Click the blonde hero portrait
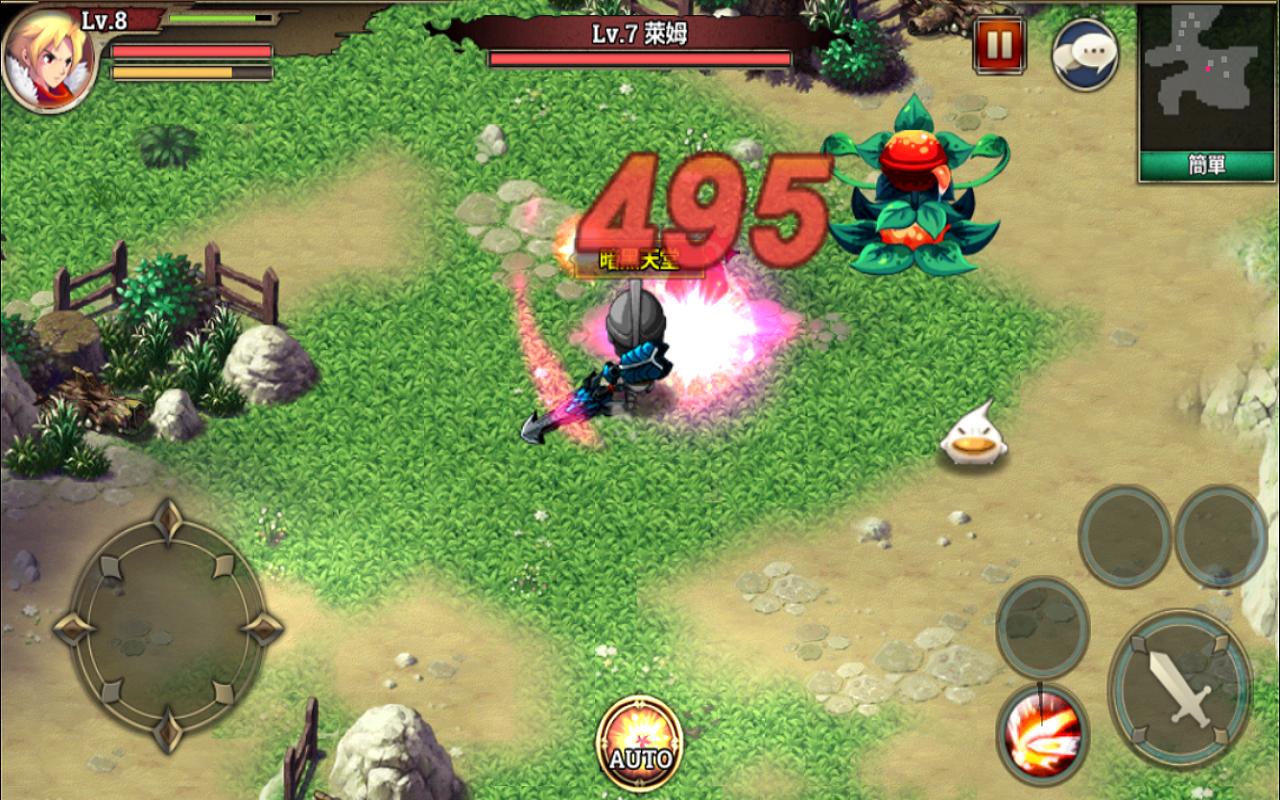This screenshot has height=800, width=1280. point(48,58)
